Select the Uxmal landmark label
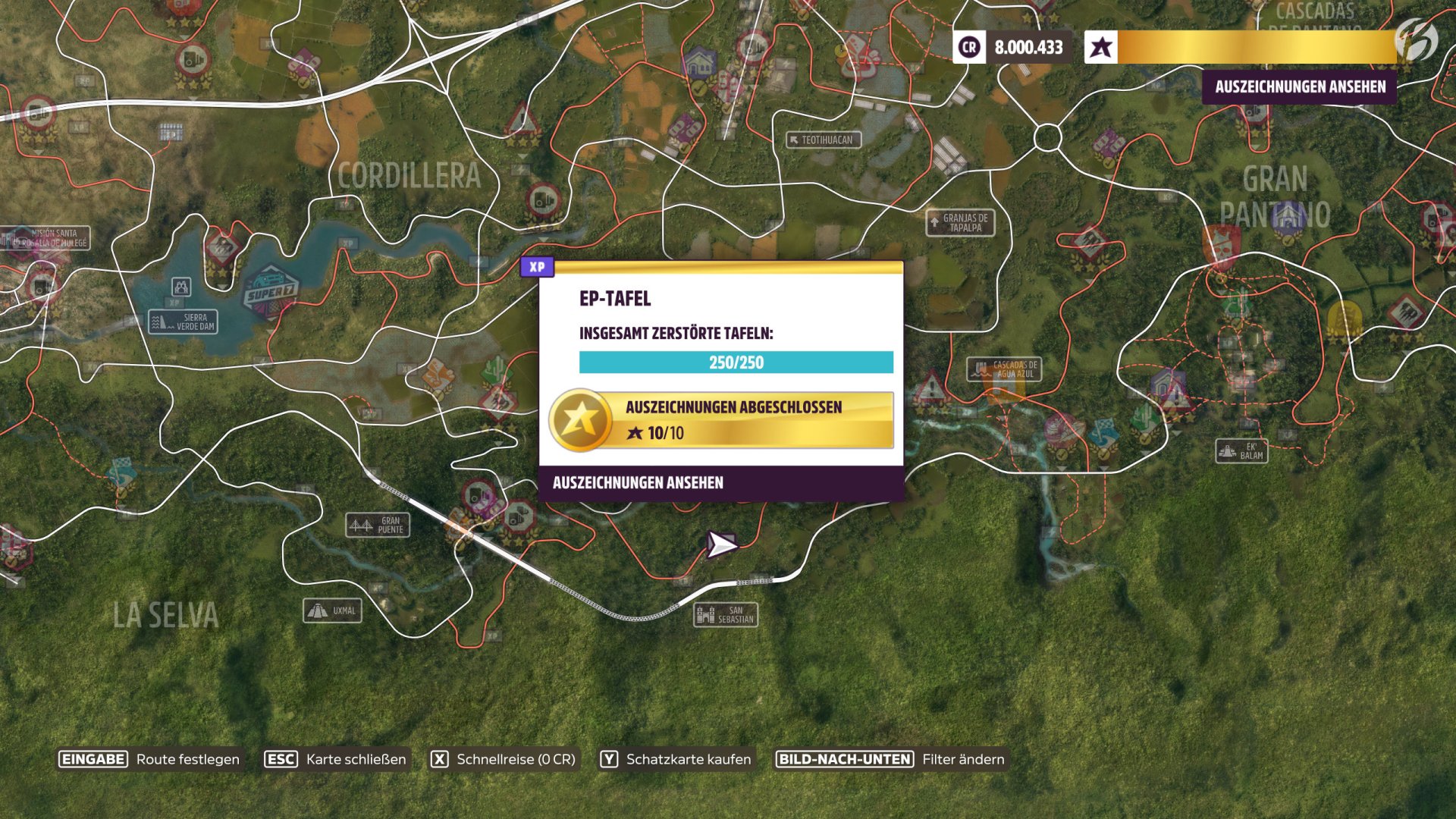 point(333,610)
